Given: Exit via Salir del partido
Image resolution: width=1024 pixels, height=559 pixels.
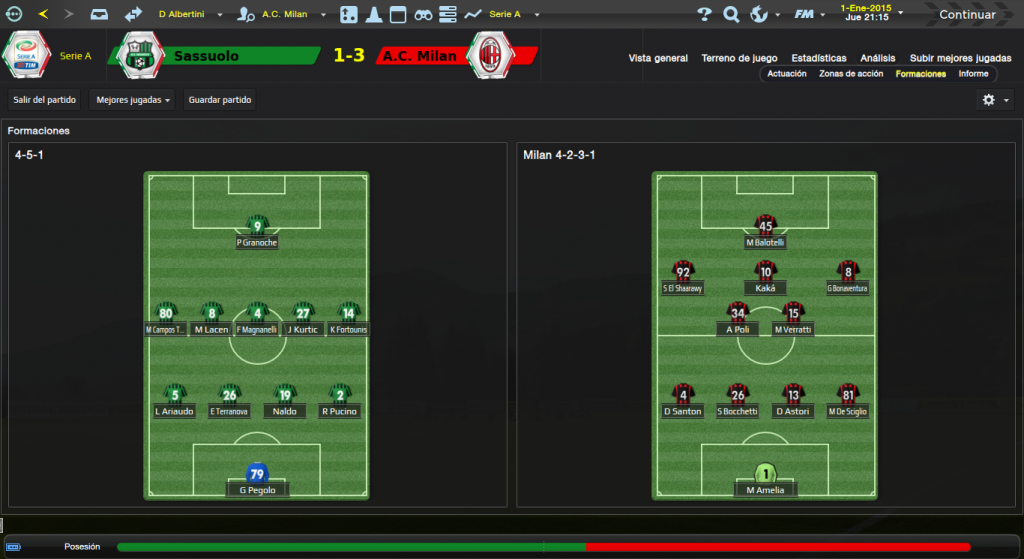Looking at the screenshot, I should coord(45,100).
